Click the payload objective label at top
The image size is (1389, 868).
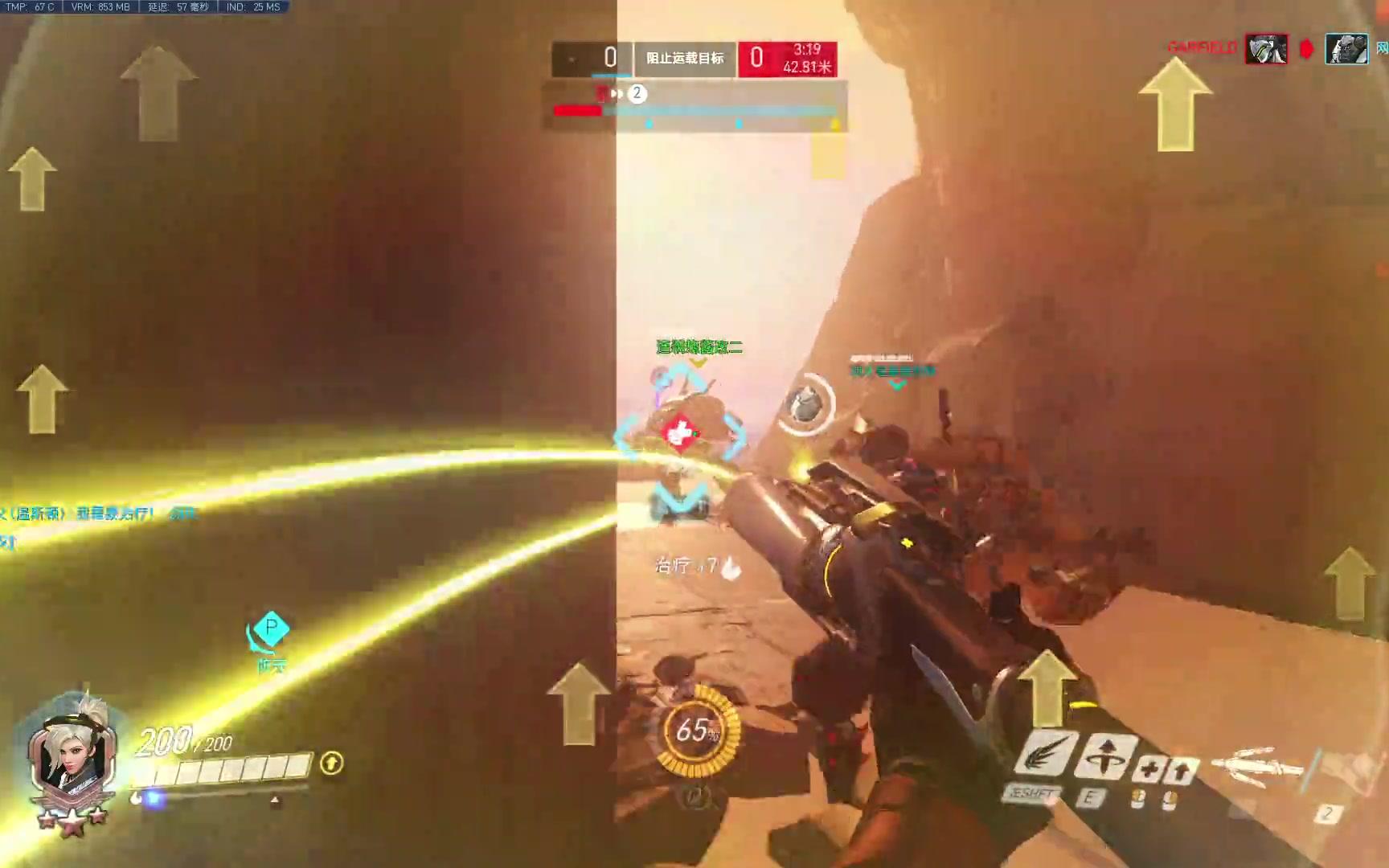coord(685,59)
